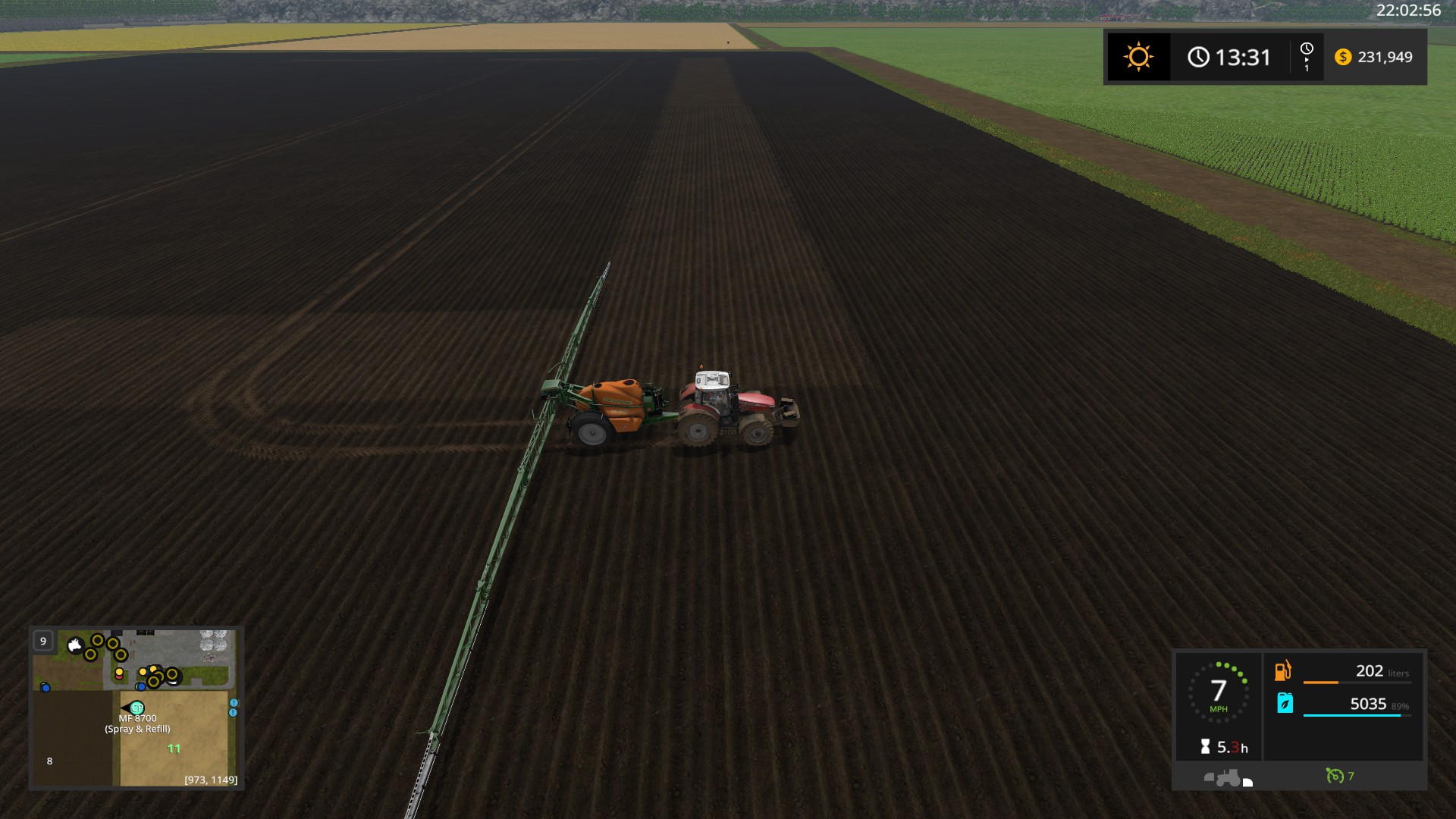The image size is (1456, 819).
Task: Click the MF 8700 Spray & Refill label
Action: tap(136, 725)
